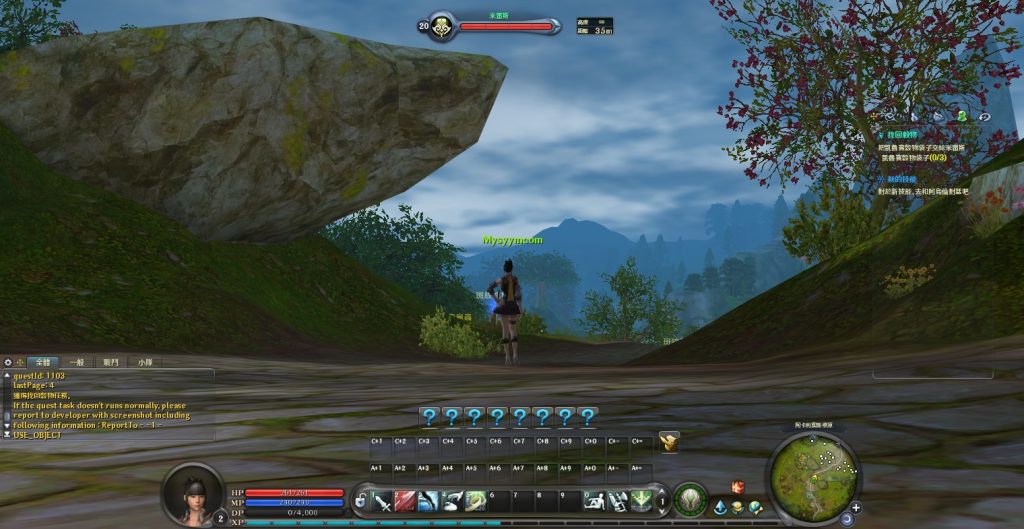Image resolution: width=1024 pixels, height=529 pixels.
Task: Use the sitting rest action icon
Action: 594,501
